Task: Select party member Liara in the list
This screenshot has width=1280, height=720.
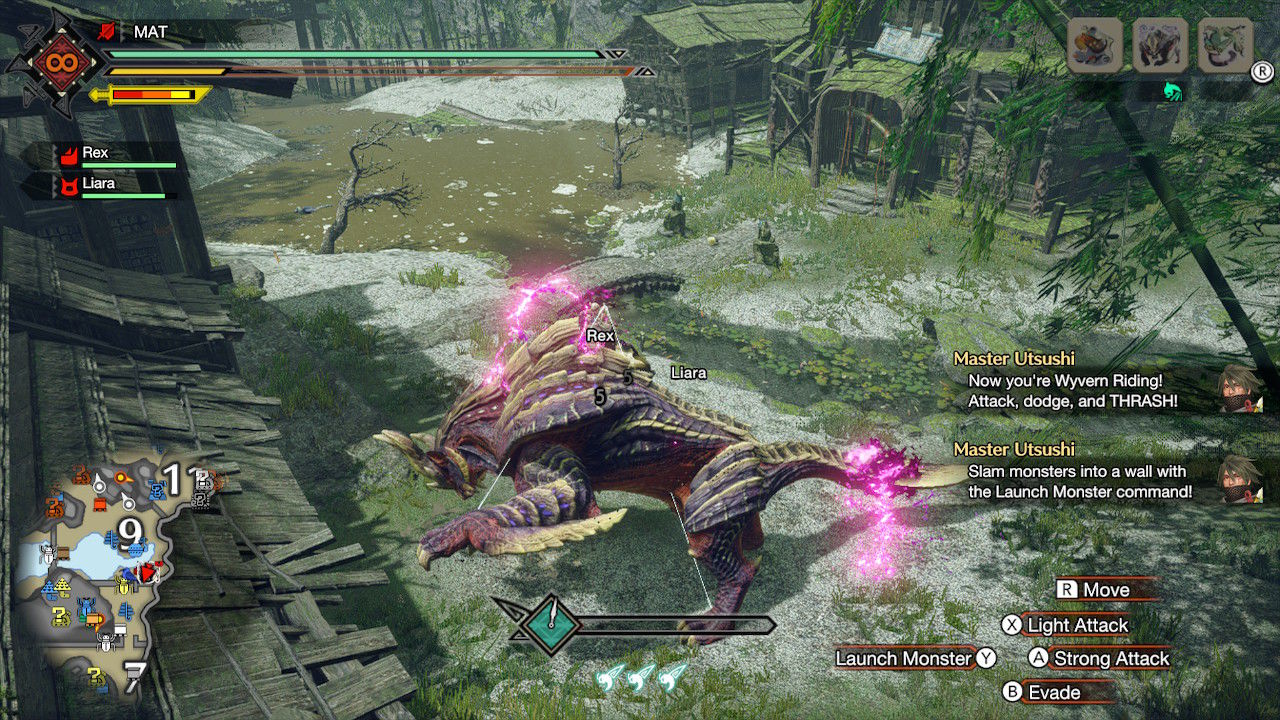Action: pos(98,184)
